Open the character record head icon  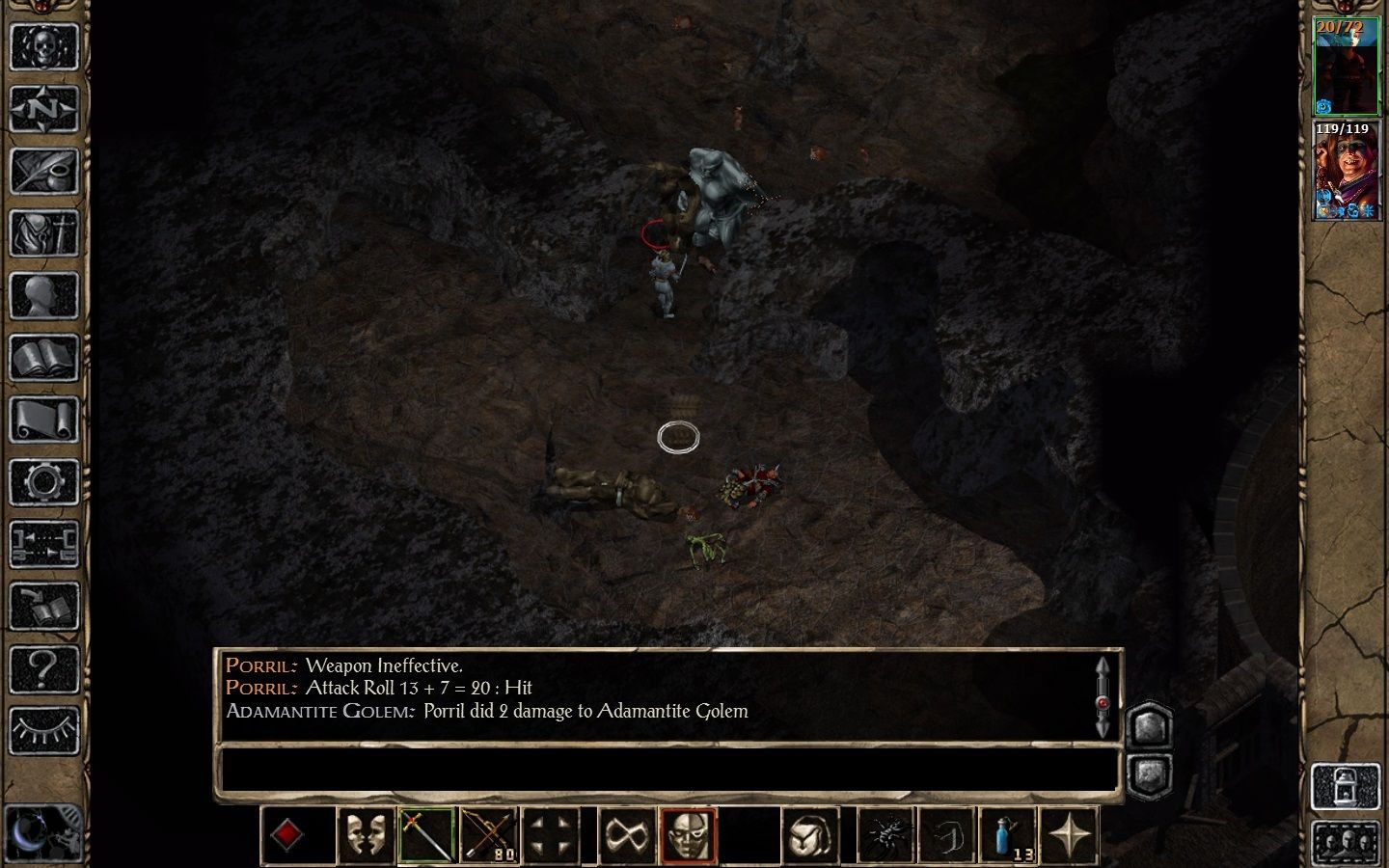point(43,295)
